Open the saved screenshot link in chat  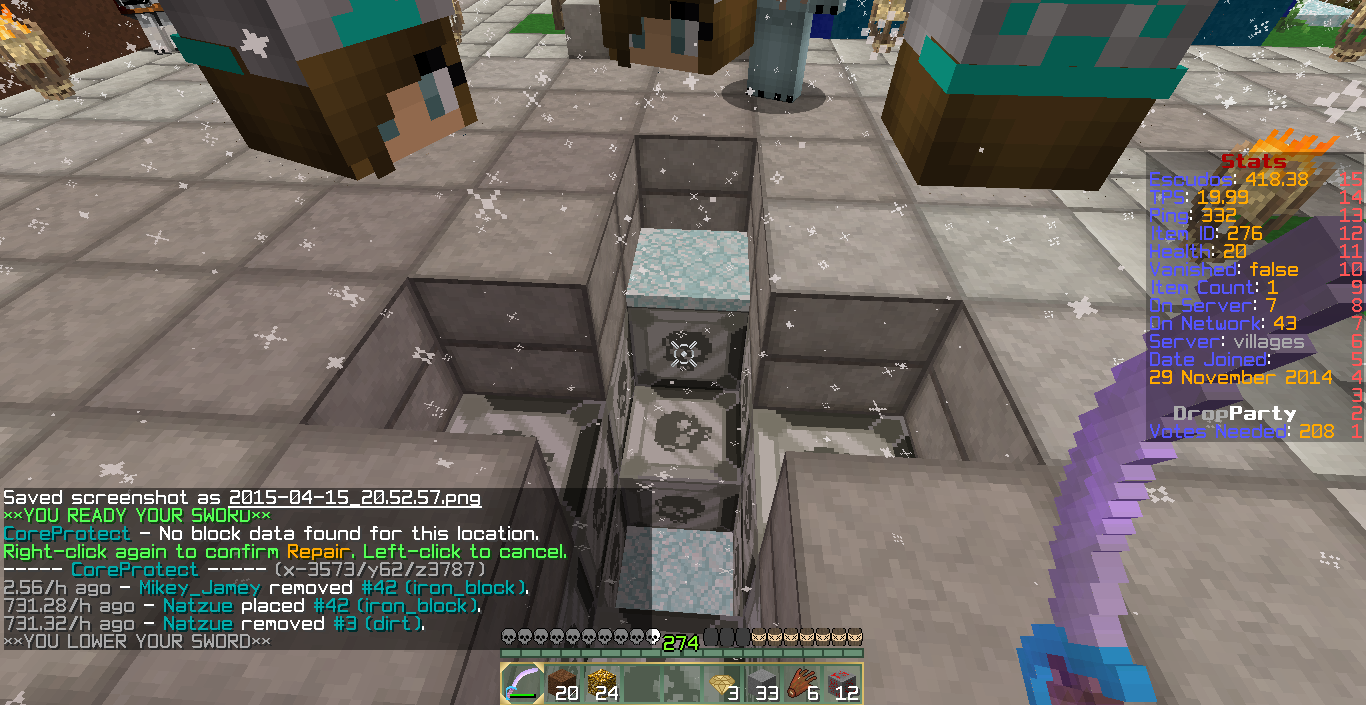coord(355,498)
